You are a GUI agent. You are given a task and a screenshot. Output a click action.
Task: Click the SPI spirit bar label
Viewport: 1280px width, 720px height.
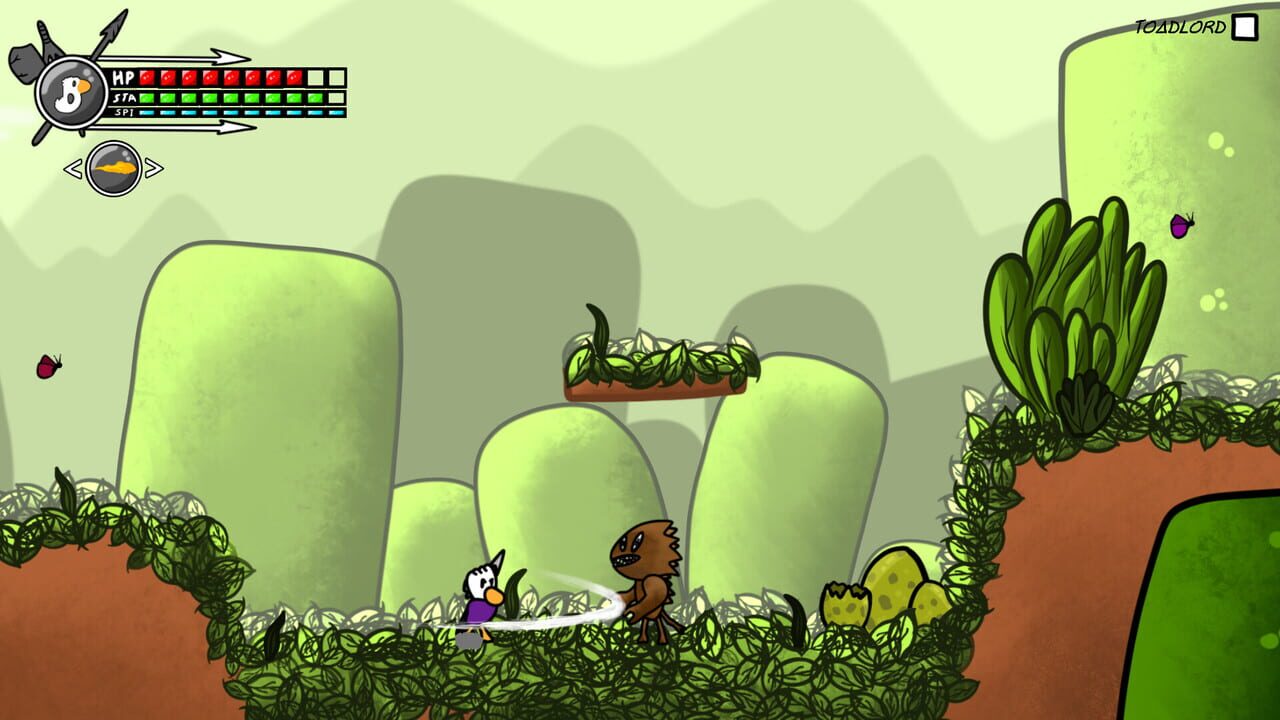(122, 112)
